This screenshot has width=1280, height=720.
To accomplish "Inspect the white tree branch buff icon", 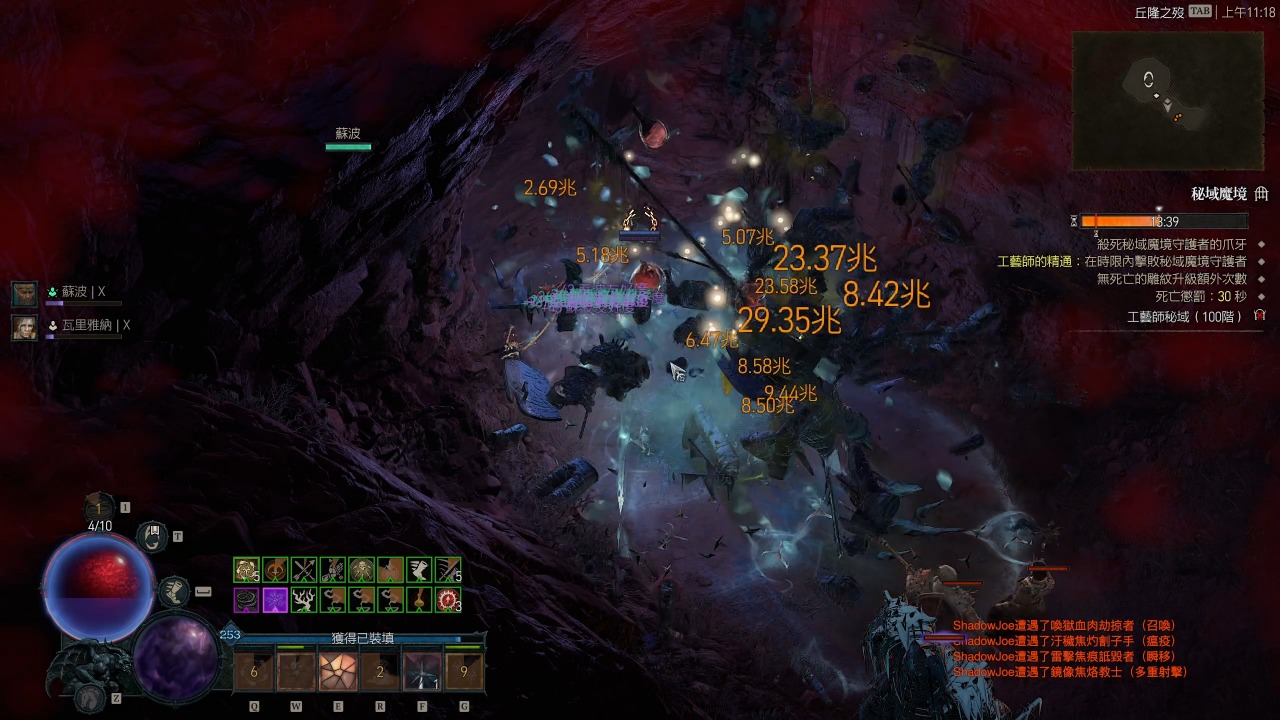I will tap(304, 600).
